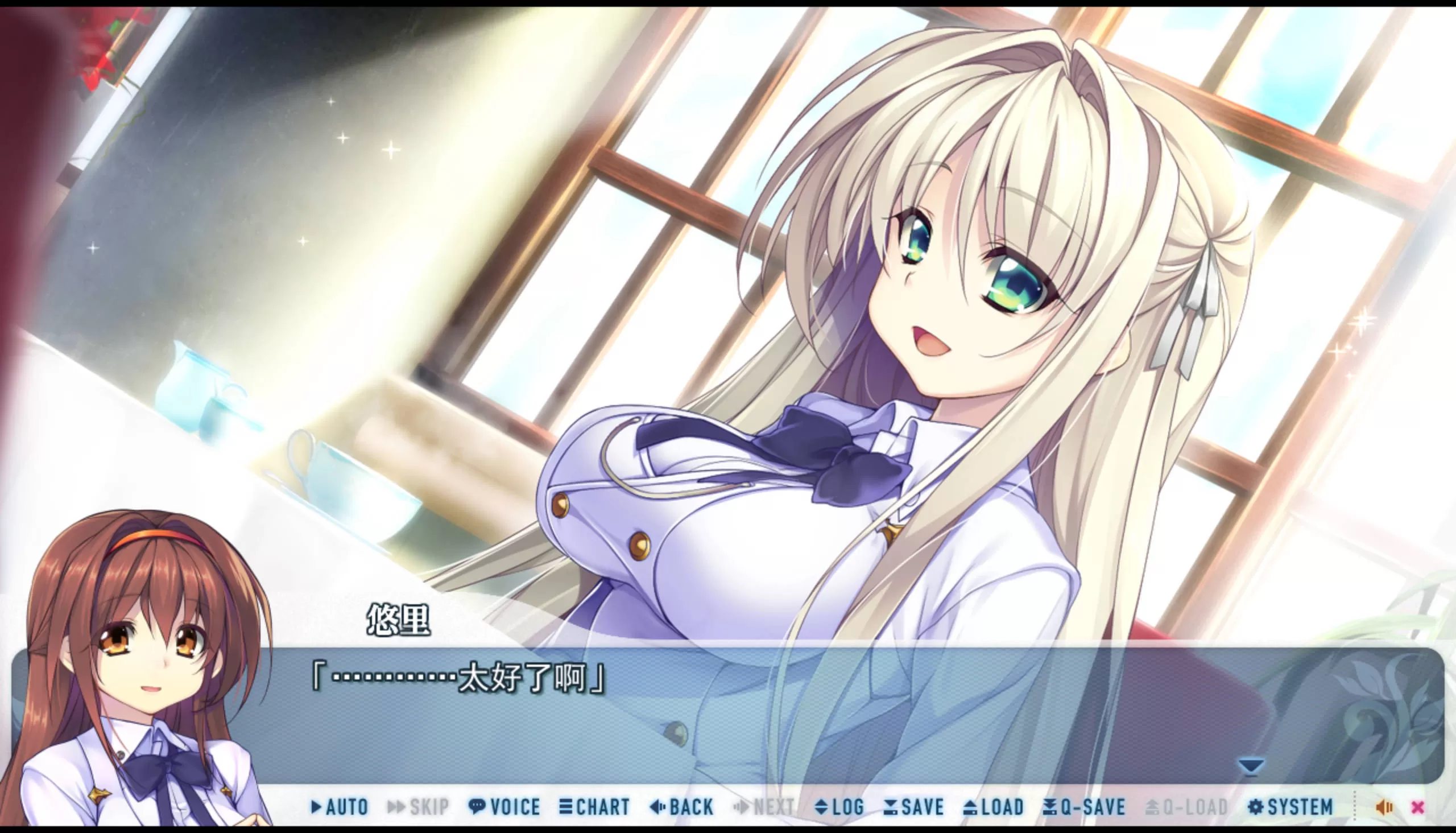Image resolution: width=1456 pixels, height=833 pixels.
Task: Open the SAVE game menu
Action: point(914,807)
